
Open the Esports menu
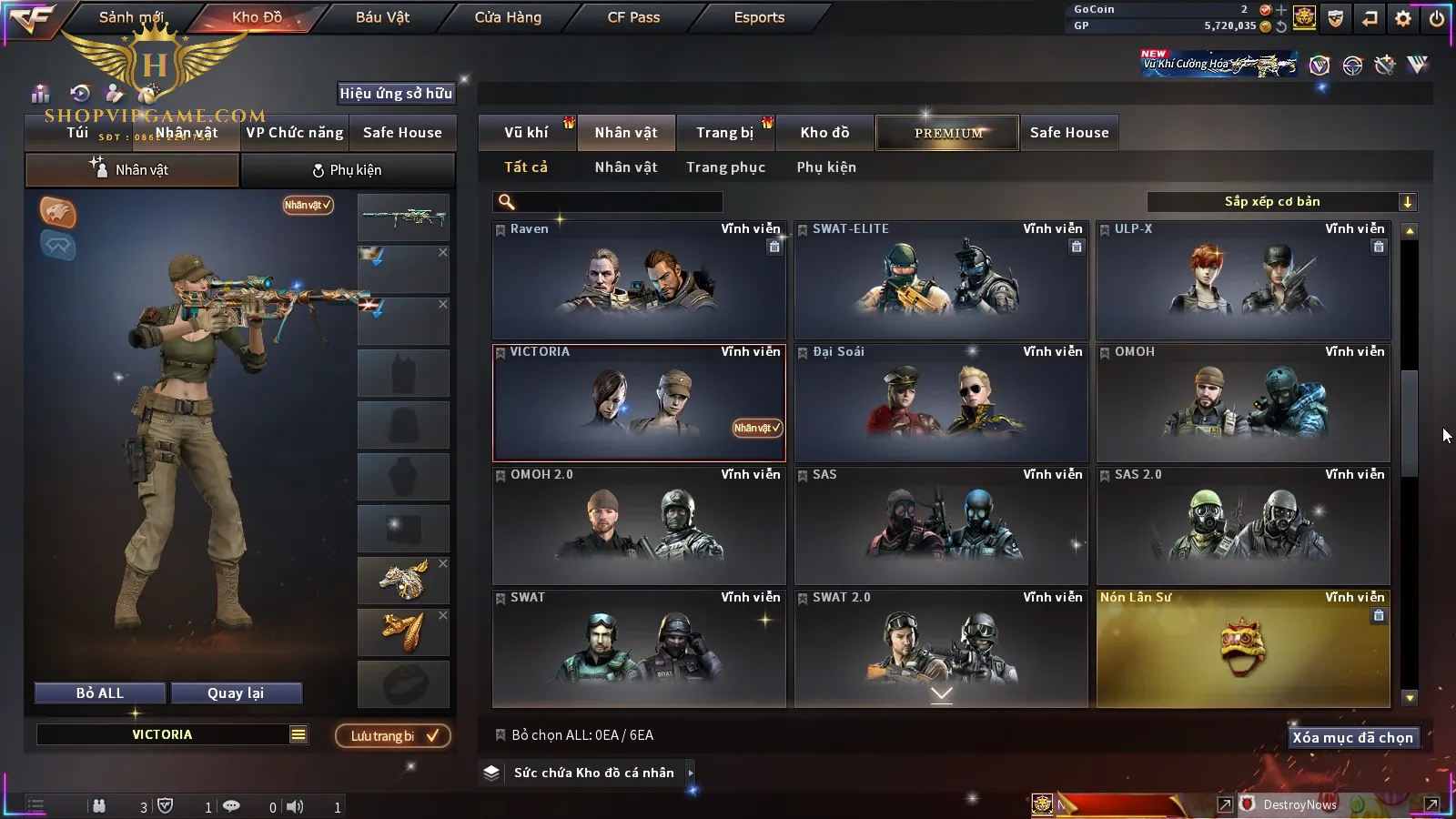759,17
